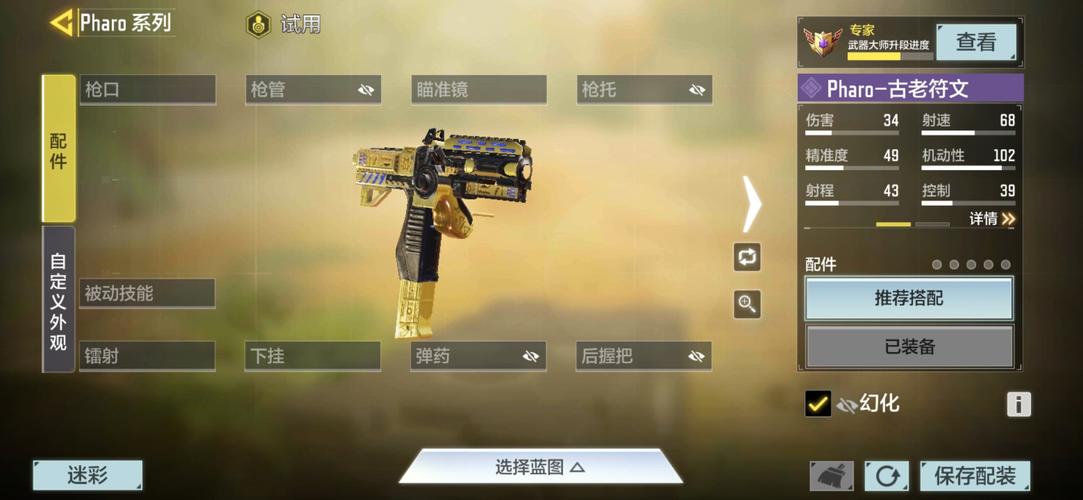
Task: Open the 瞄准镜 optic slot
Action: tap(478, 90)
